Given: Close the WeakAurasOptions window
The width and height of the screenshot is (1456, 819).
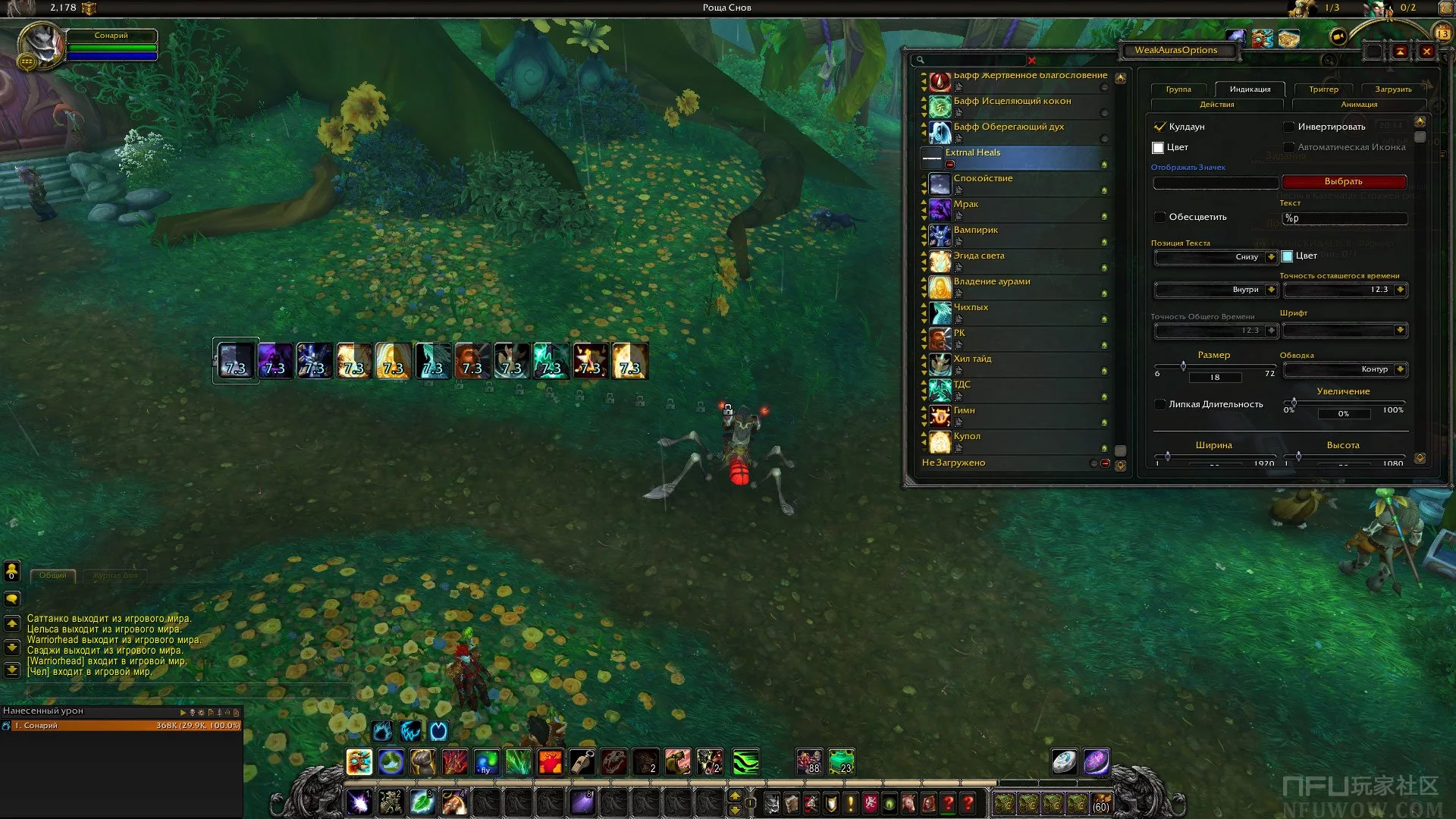Looking at the screenshot, I should coord(1426,51).
